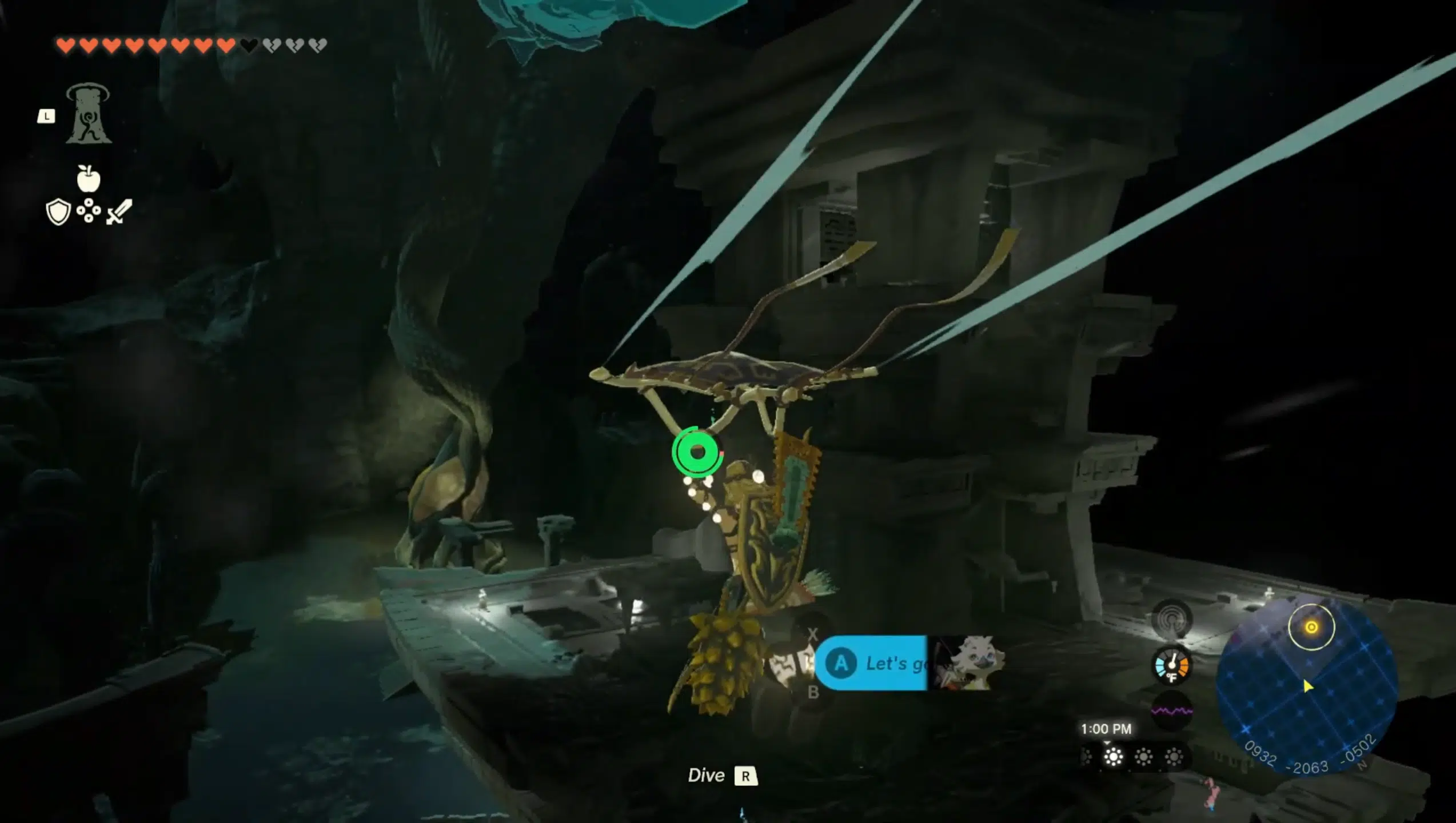The image size is (1456, 823).
Task: Click the yellow cursor arrow on the minimap
Action: click(1308, 686)
